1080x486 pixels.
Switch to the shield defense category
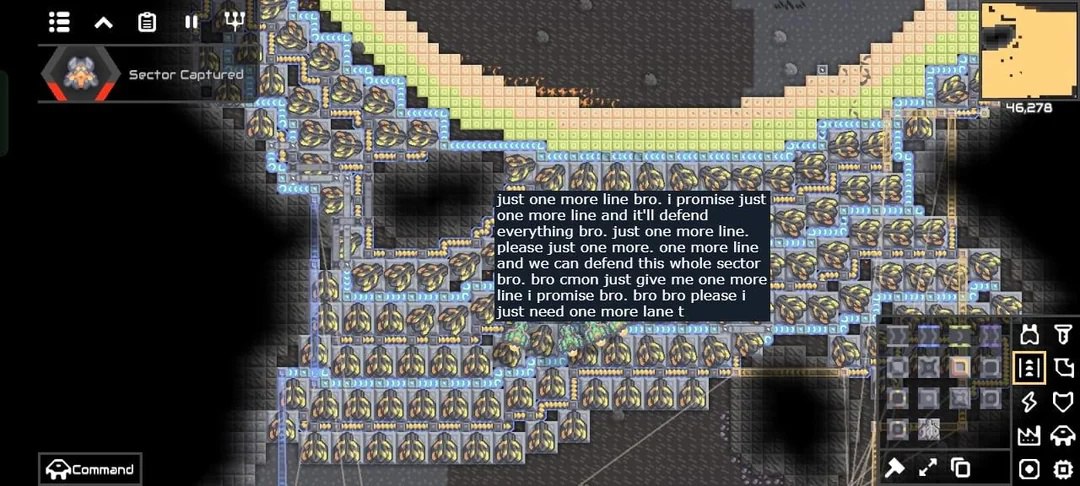tap(1063, 402)
